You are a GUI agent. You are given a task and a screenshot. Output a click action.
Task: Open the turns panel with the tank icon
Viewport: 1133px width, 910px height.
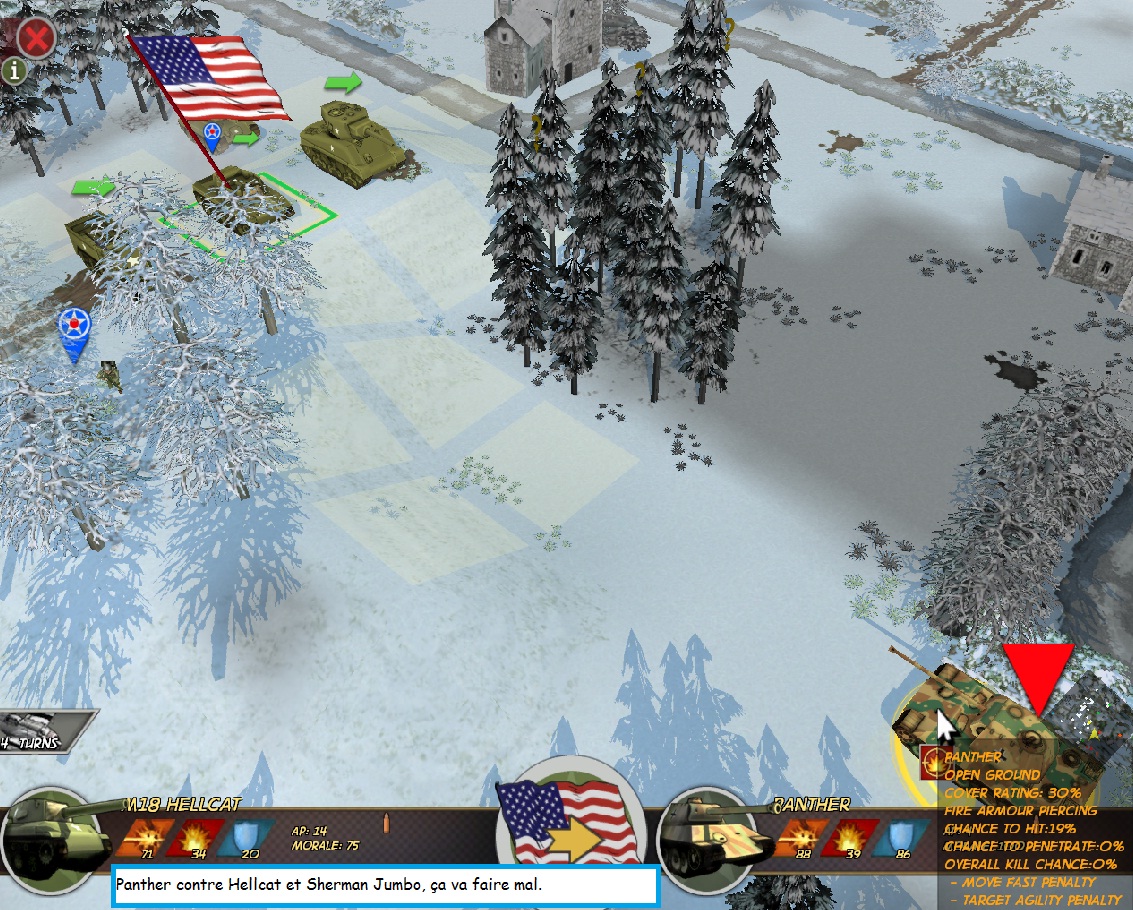[x=40, y=730]
